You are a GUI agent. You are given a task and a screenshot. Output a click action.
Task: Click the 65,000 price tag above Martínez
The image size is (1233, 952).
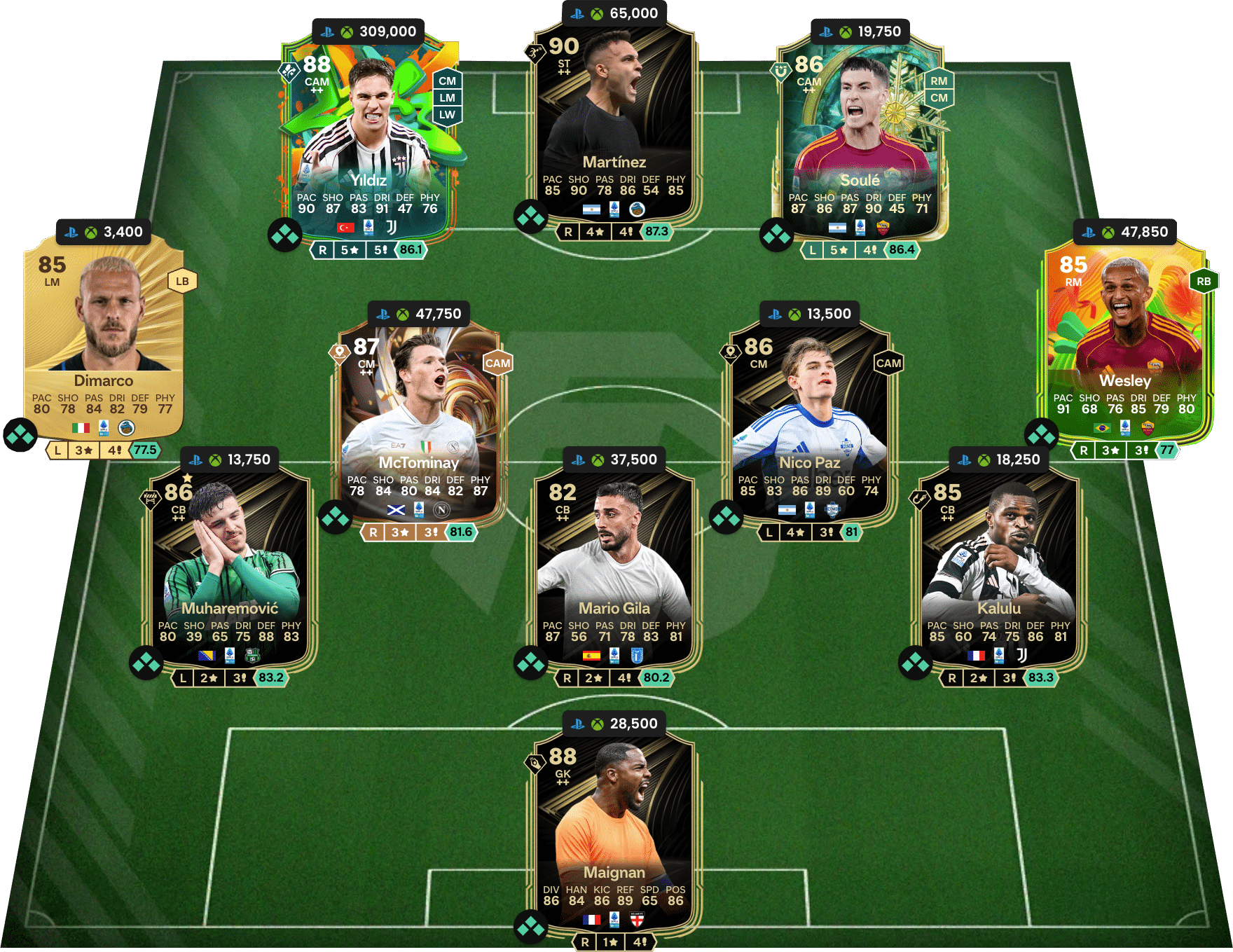pos(614,13)
